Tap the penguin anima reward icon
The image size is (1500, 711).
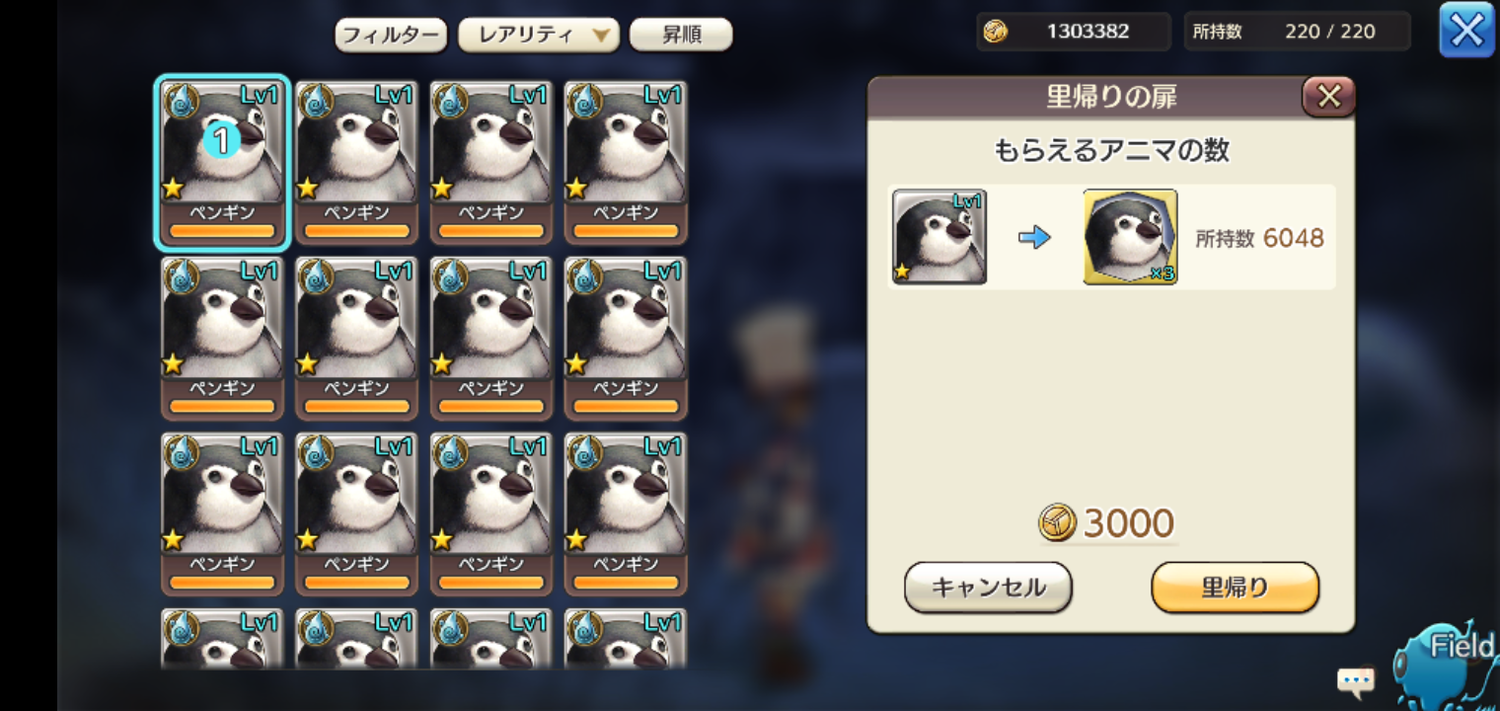tap(1130, 237)
